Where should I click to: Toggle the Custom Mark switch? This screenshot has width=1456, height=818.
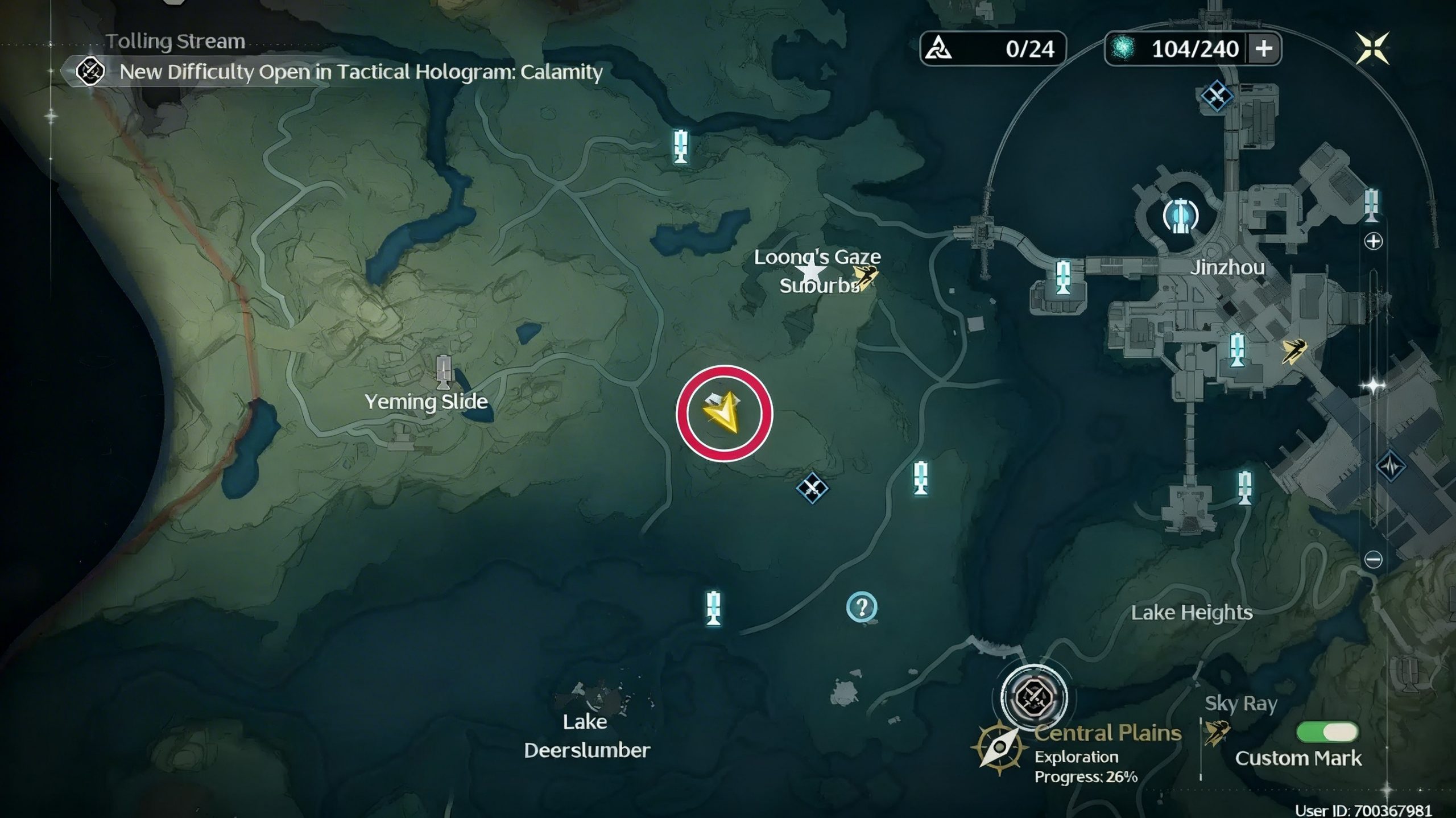tap(1326, 732)
